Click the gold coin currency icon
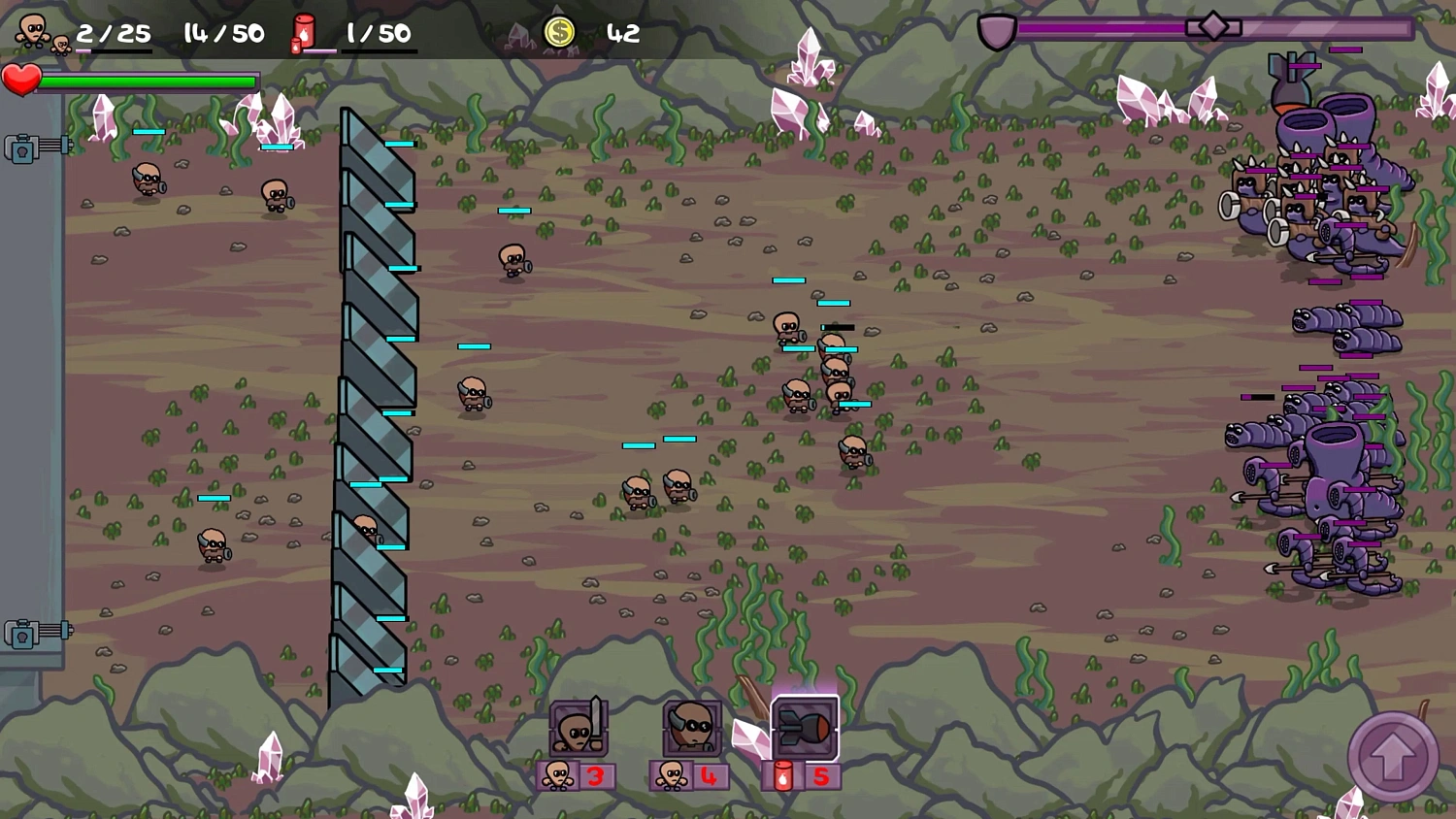 (x=559, y=31)
